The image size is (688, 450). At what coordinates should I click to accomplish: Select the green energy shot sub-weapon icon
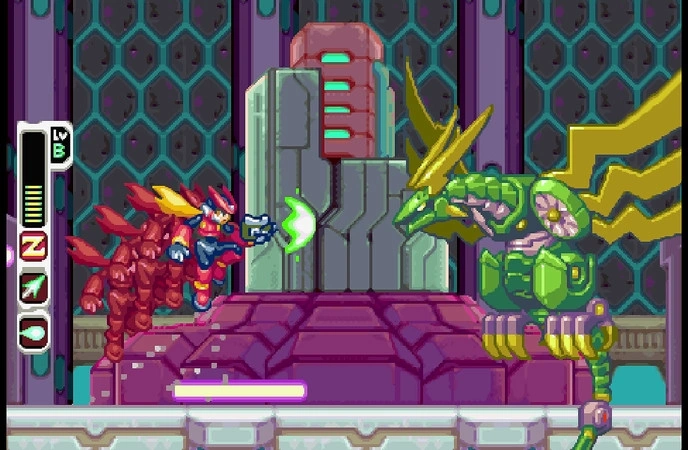33,330
